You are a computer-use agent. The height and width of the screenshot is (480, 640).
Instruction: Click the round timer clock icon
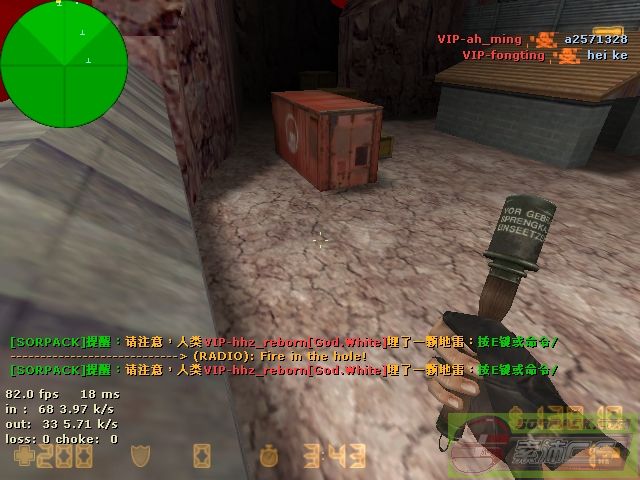(x=267, y=458)
